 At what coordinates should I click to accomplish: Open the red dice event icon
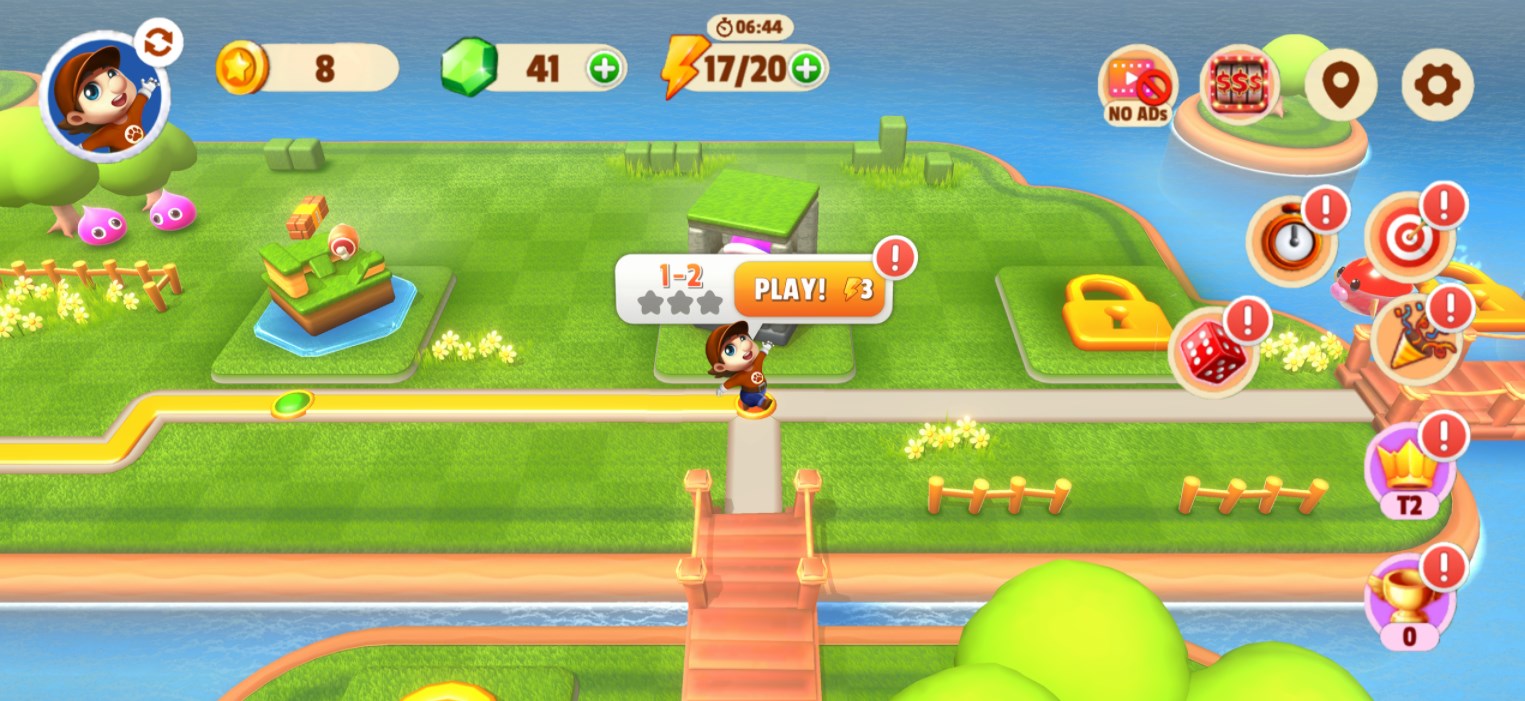point(1212,352)
